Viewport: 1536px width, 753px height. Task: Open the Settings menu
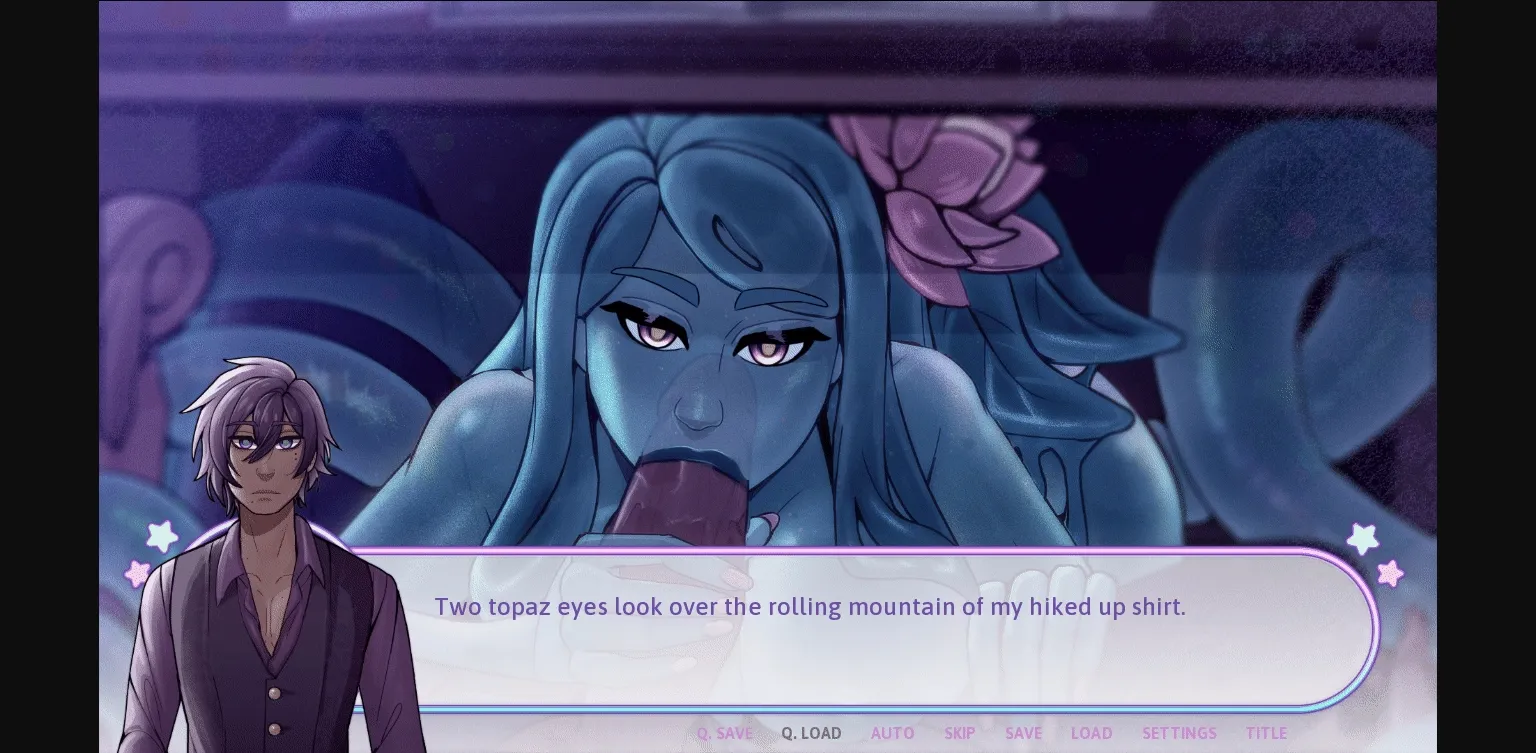(x=1179, y=733)
